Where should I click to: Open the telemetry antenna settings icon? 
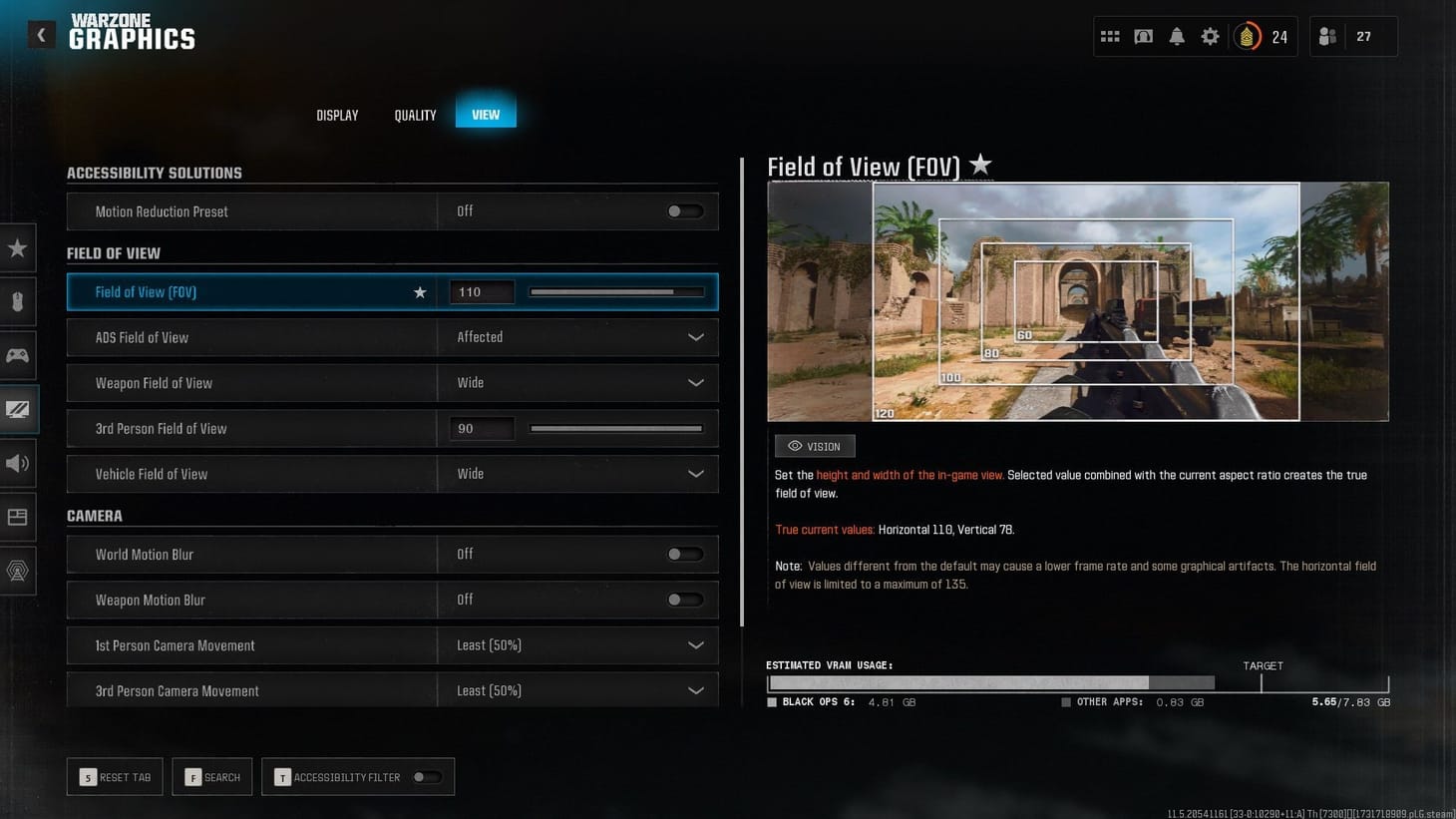click(x=18, y=571)
